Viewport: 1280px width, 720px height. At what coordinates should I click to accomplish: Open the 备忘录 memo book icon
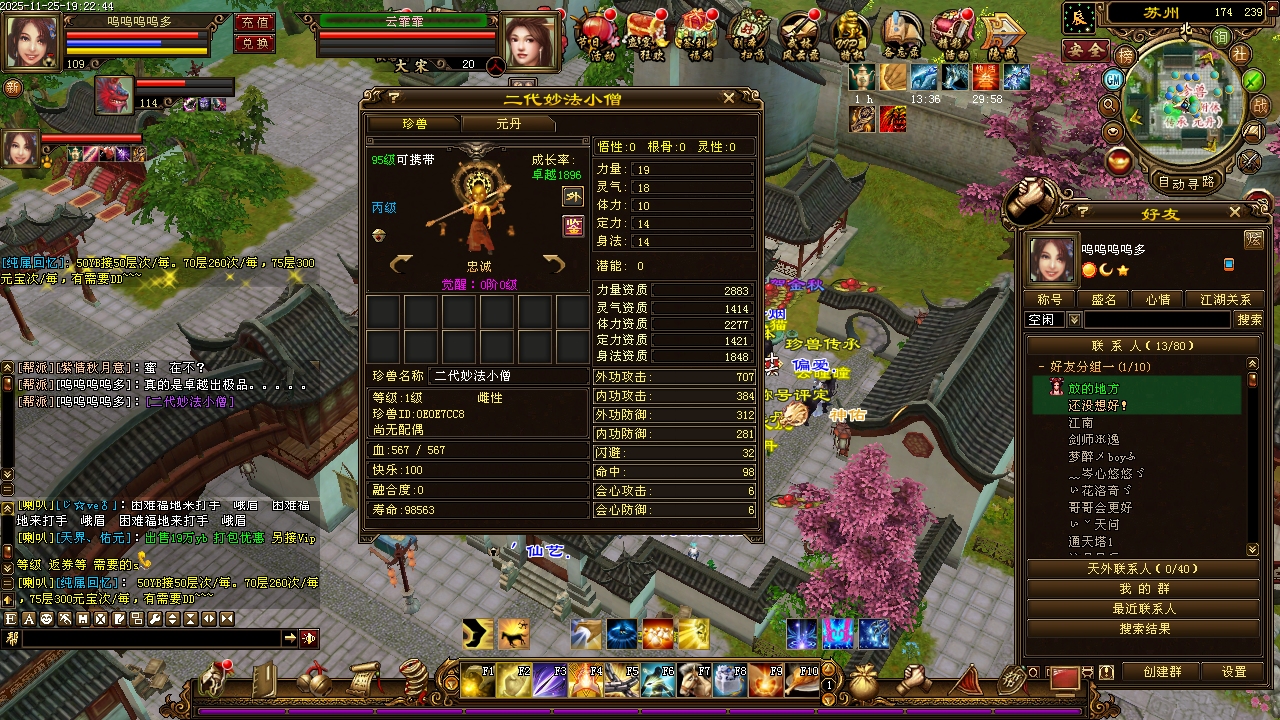click(x=902, y=37)
